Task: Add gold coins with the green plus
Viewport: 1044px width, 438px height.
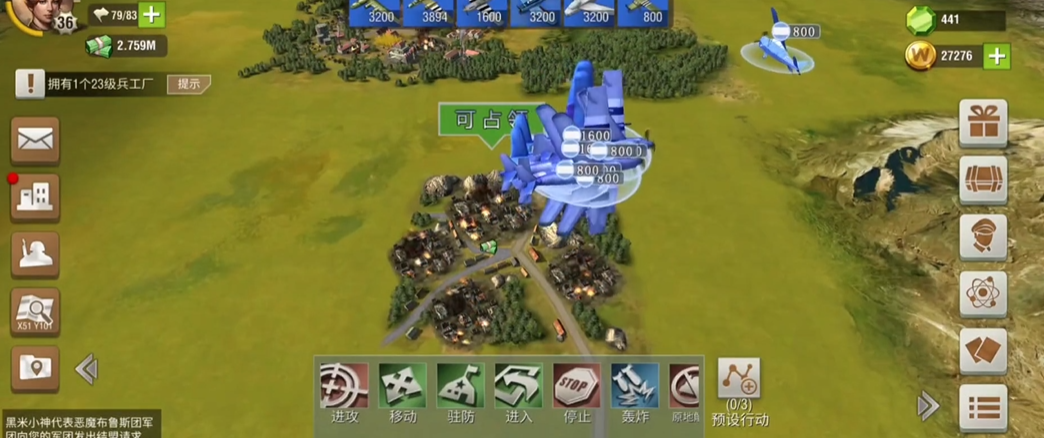Action: click(996, 56)
